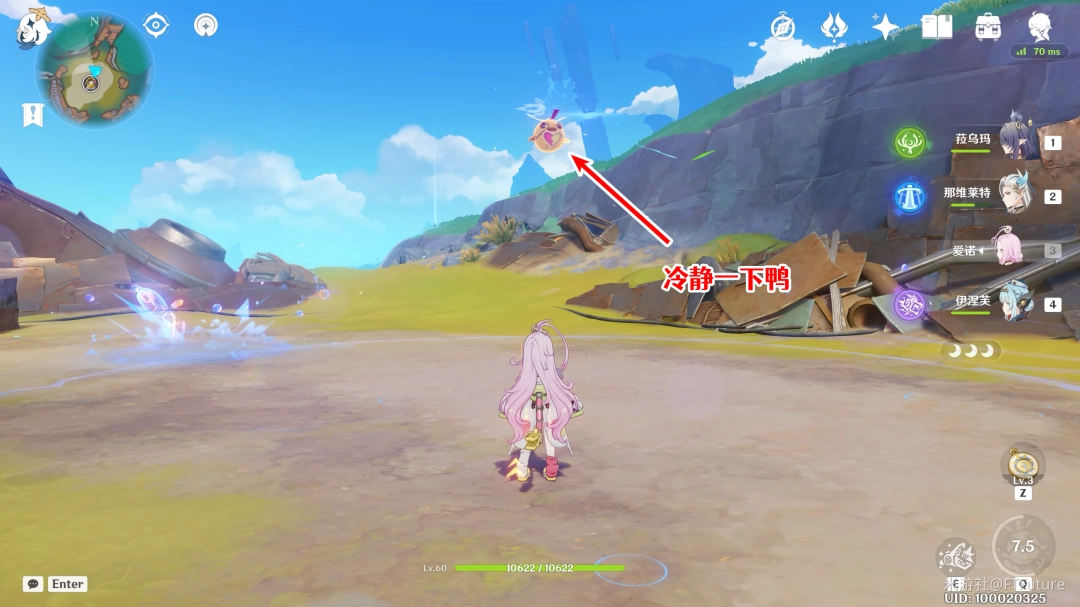Open the chat box
This screenshot has height=607, width=1080.
point(33,584)
